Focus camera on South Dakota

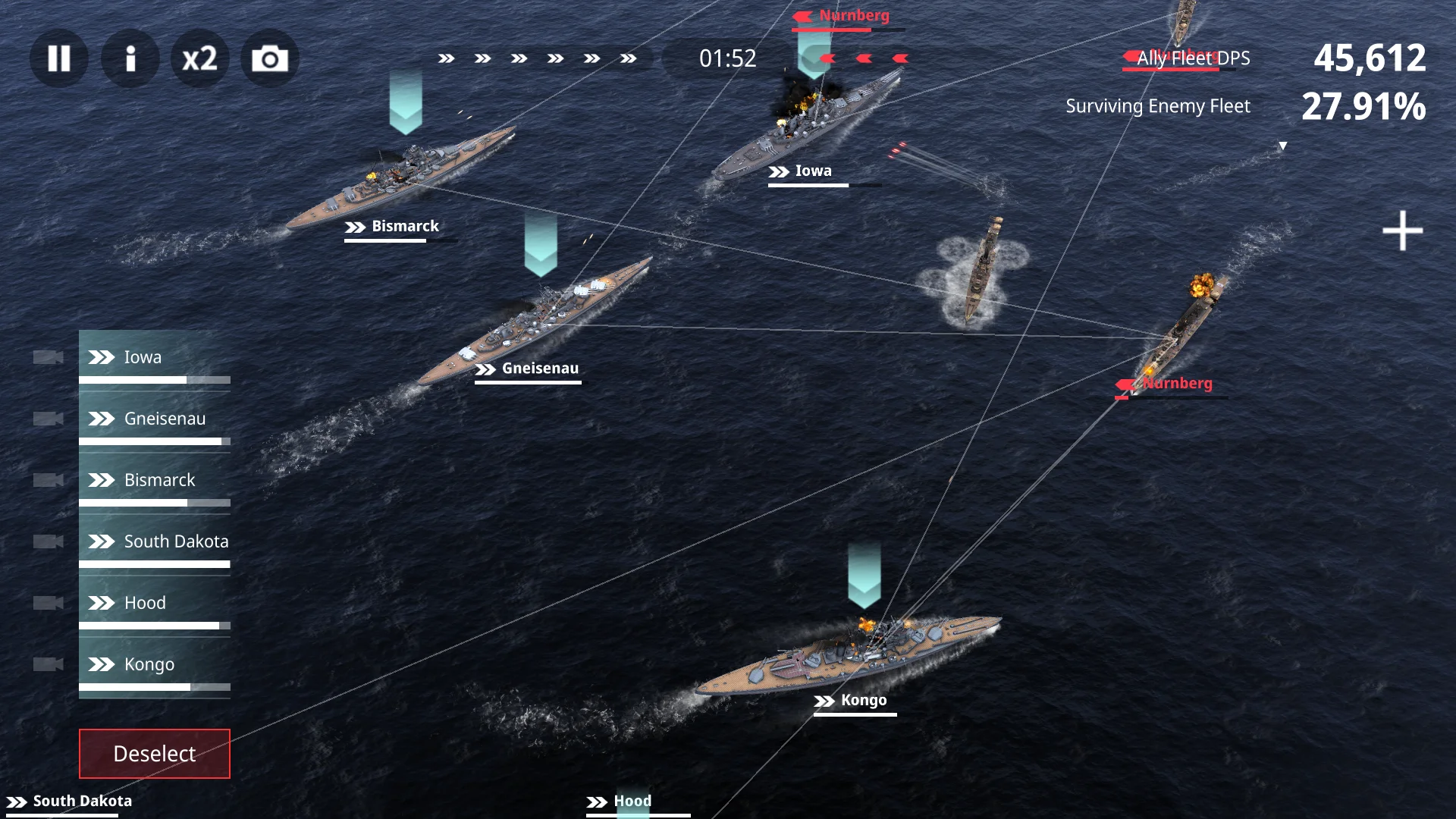(48, 541)
